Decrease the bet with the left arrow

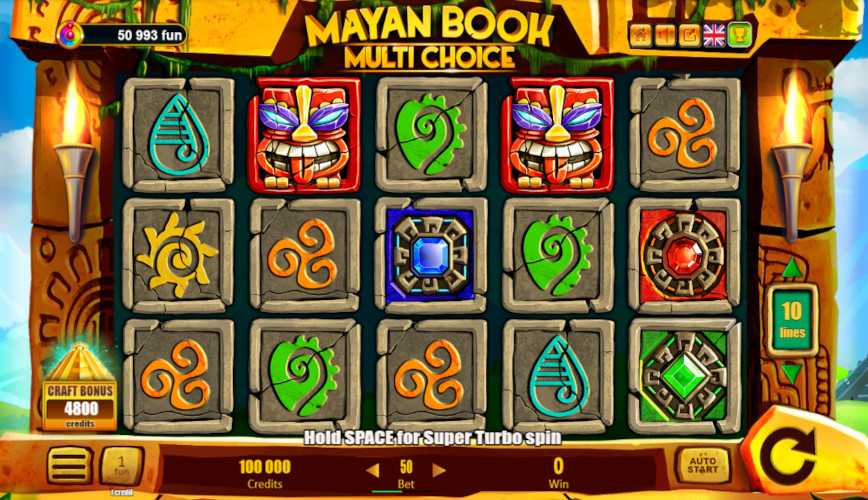point(372,469)
